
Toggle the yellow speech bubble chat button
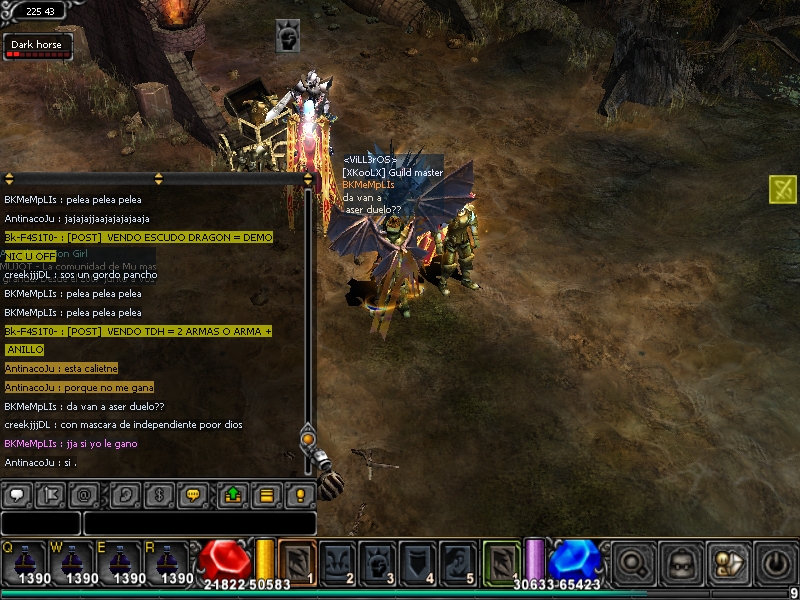pyautogui.click(x=193, y=494)
